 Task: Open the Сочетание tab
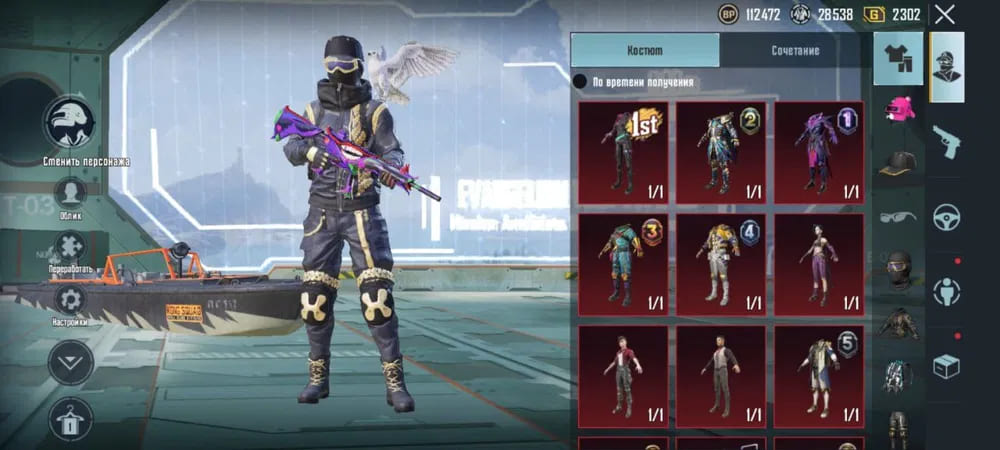tap(795, 50)
